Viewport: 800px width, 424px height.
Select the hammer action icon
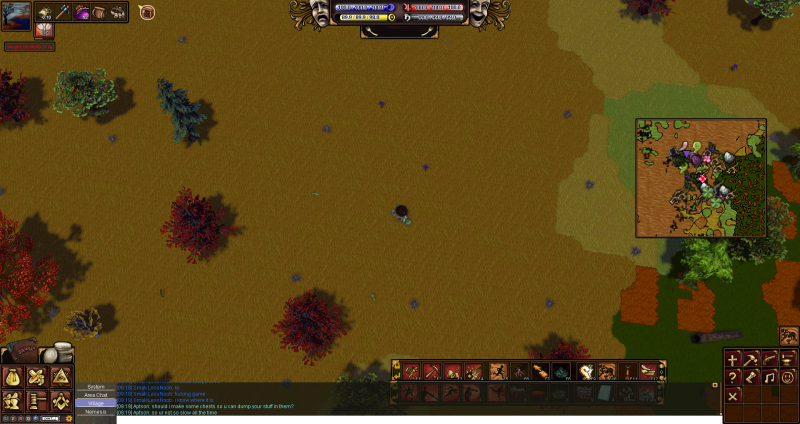click(751, 359)
